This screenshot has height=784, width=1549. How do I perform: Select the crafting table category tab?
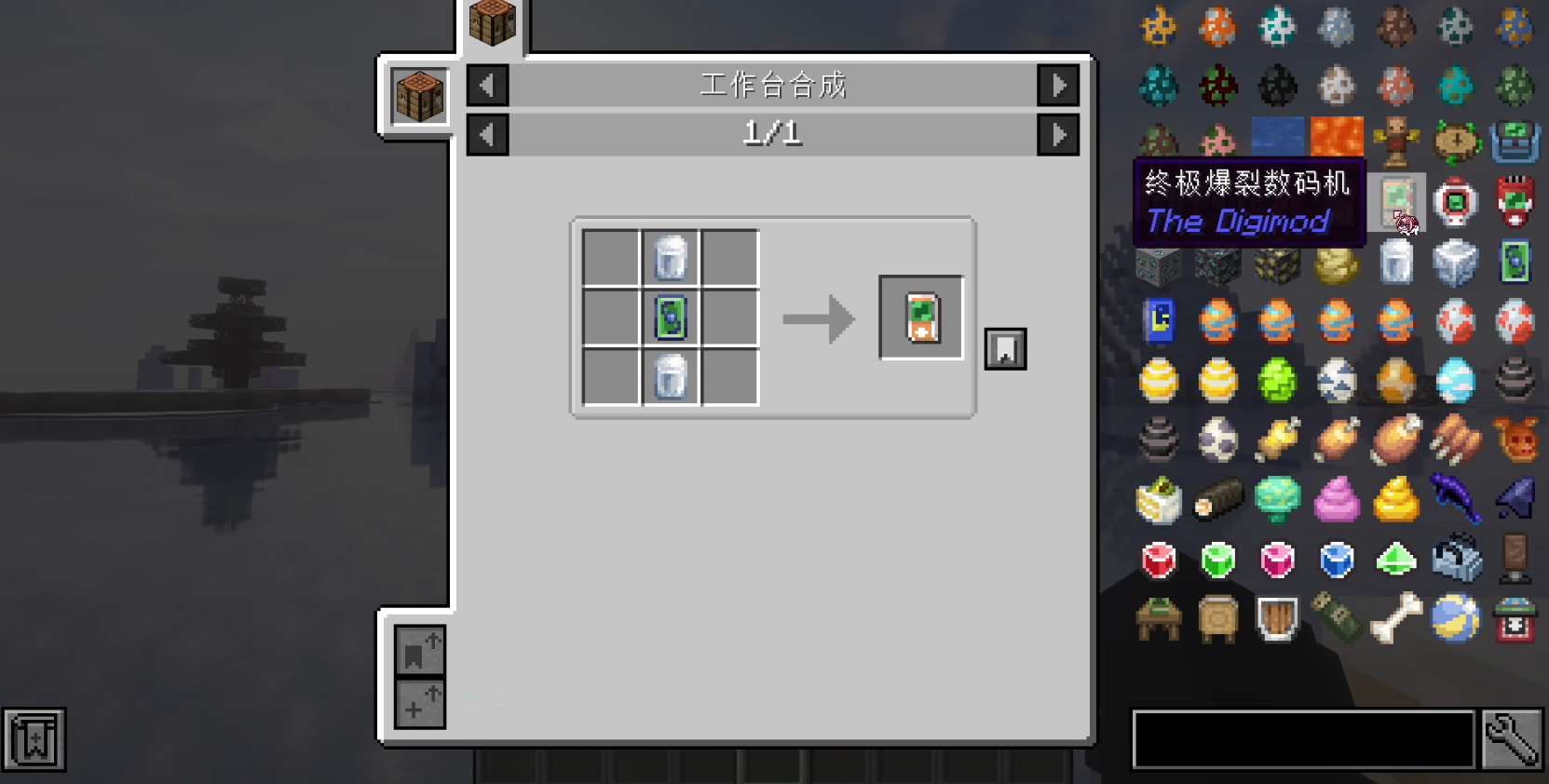(x=493, y=22)
